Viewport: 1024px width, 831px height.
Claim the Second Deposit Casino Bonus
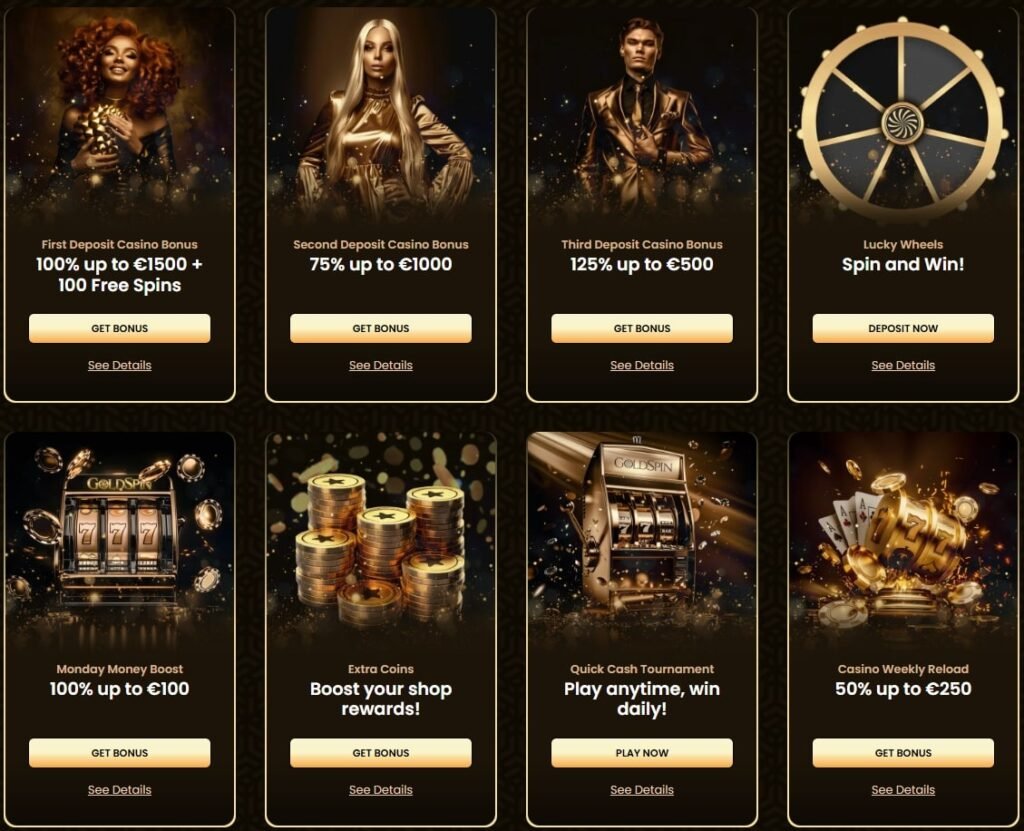(x=380, y=328)
